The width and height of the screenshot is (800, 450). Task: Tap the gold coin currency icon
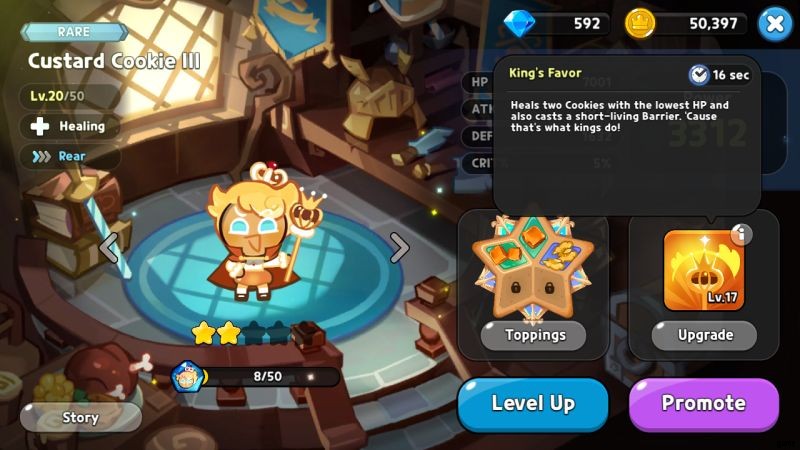pyautogui.click(x=640, y=23)
